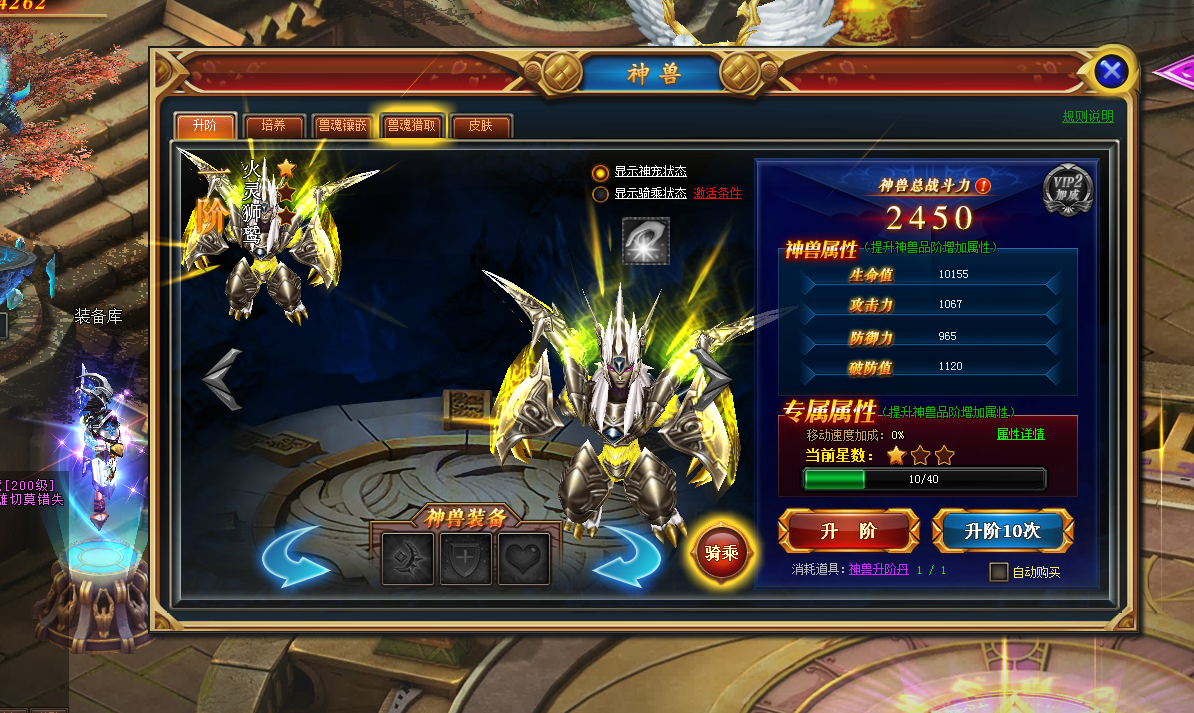Open the 规则说明 rules link
Image resolution: width=1194 pixels, height=713 pixels.
1087,117
